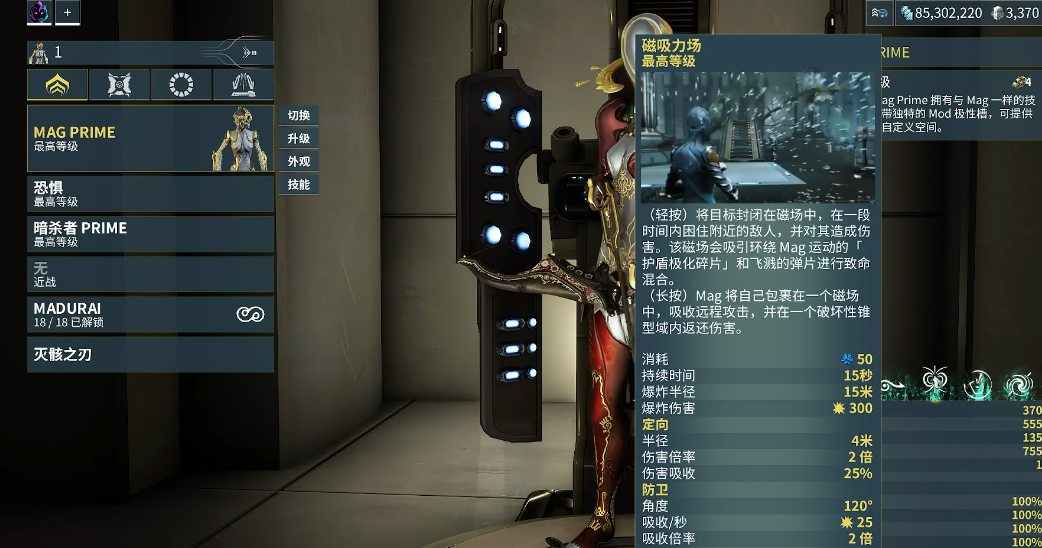
Task: Select the 恐惧 primary weapon slot
Action: [150, 193]
